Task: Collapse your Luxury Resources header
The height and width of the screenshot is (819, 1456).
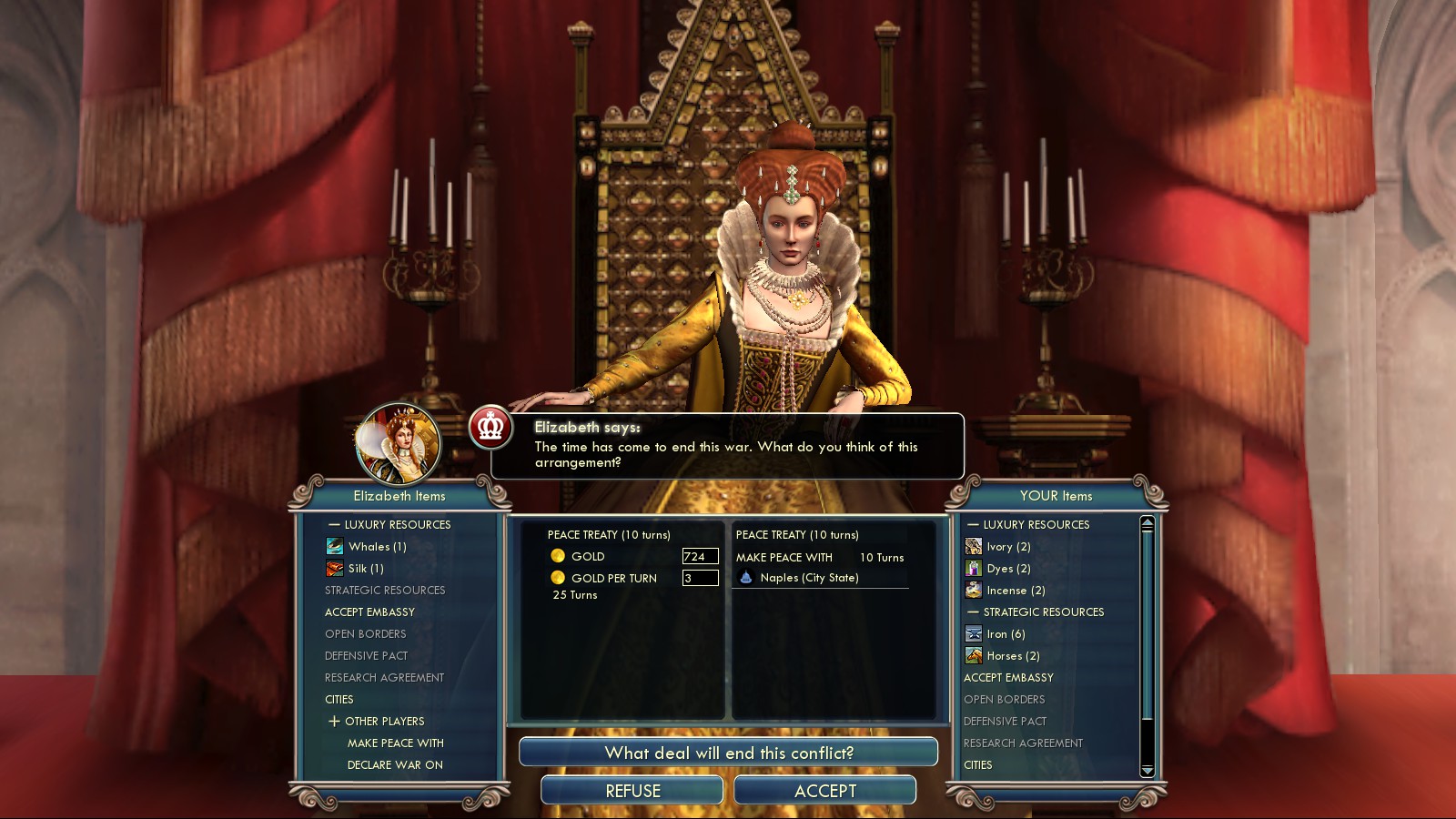Action: point(973,525)
